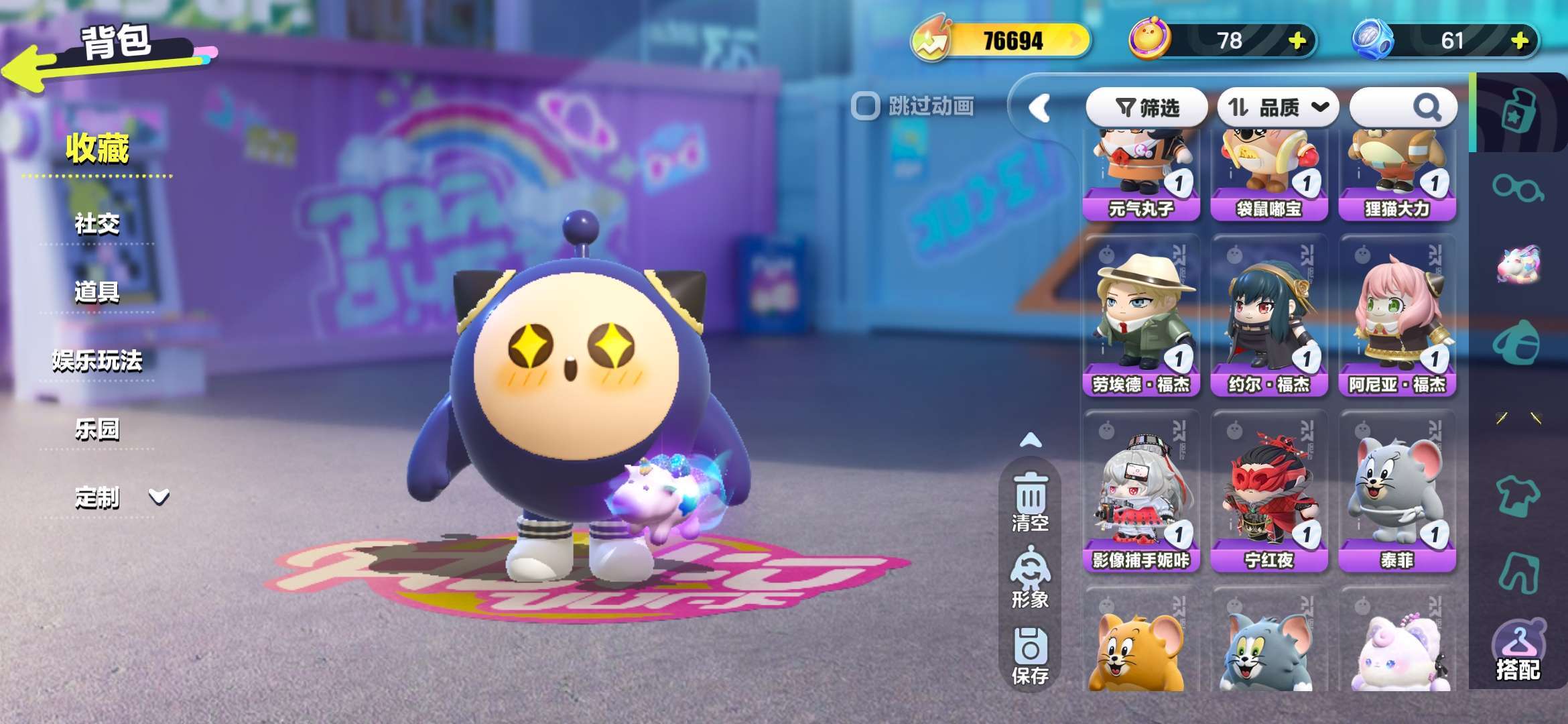Switch to the 乐园 category
Image resolution: width=1568 pixels, height=724 pixels.
click(97, 430)
